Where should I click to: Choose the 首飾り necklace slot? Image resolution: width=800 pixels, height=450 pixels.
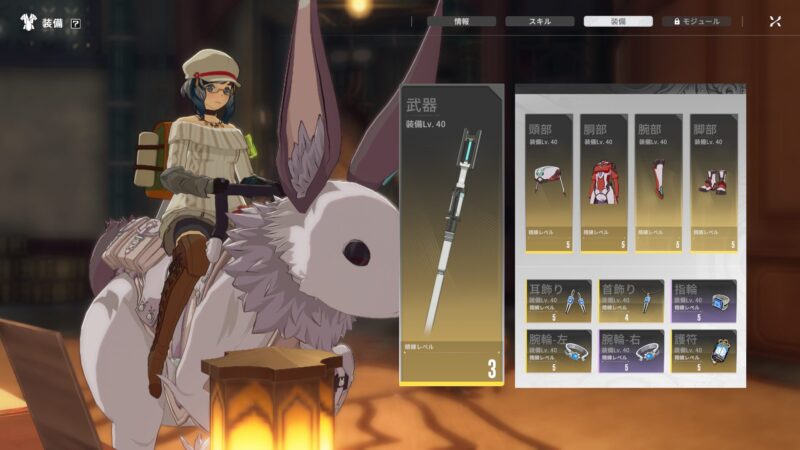631,300
